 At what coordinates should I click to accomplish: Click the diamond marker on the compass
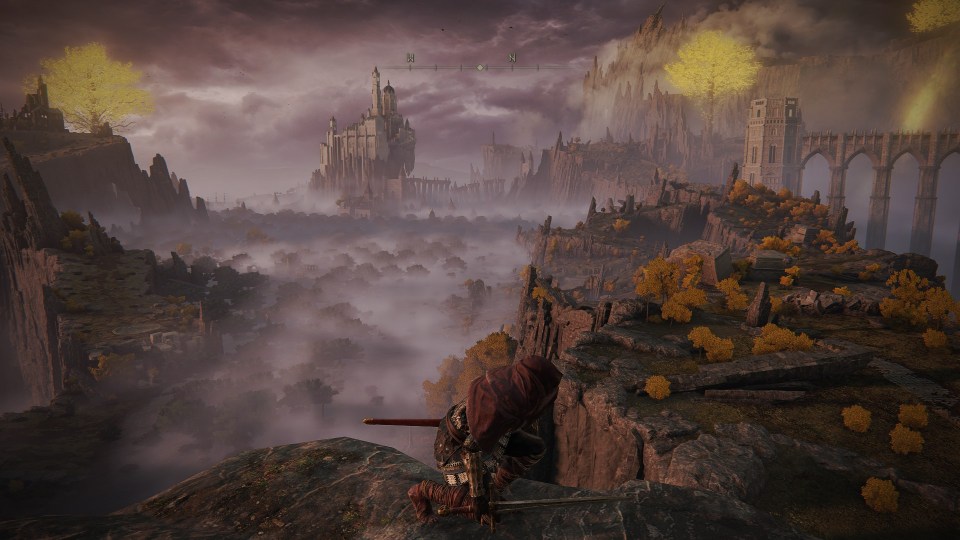pos(481,67)
